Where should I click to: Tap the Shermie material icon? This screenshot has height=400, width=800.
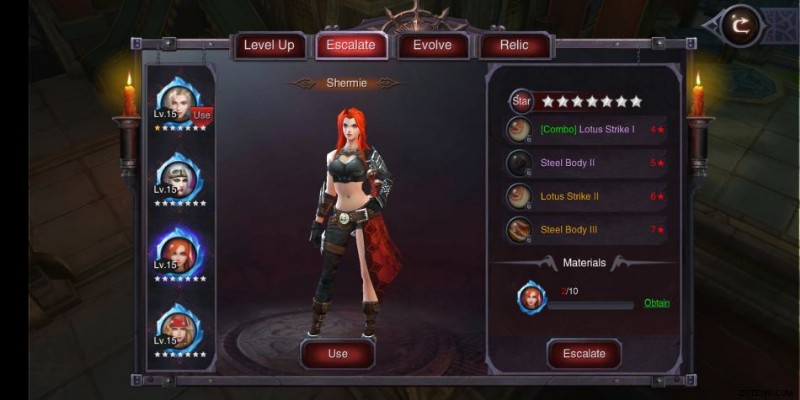(531, 297)
